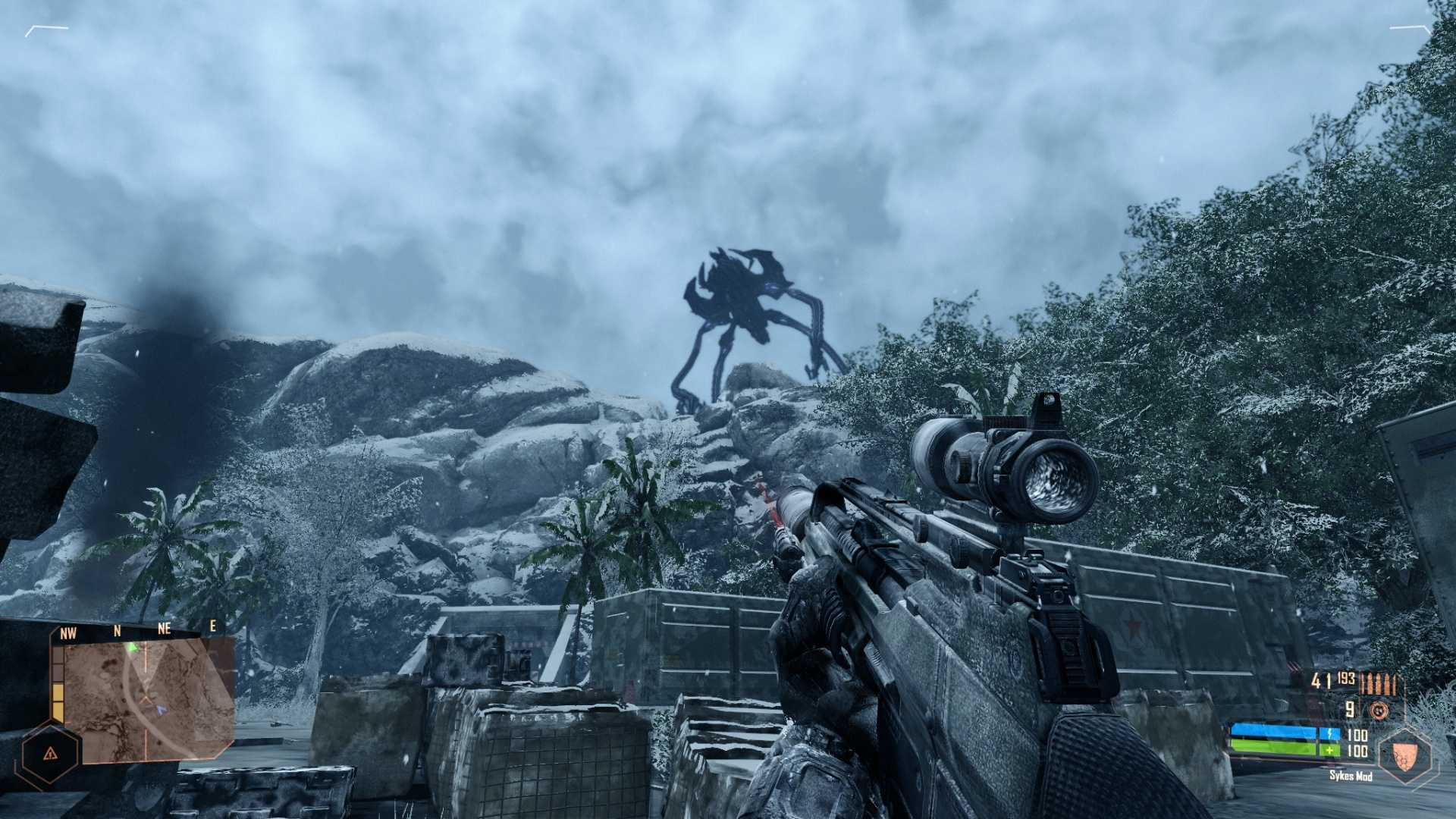Select the NE compass heading label
Screen dimensions: 1456x819
[x=165, y=629]
